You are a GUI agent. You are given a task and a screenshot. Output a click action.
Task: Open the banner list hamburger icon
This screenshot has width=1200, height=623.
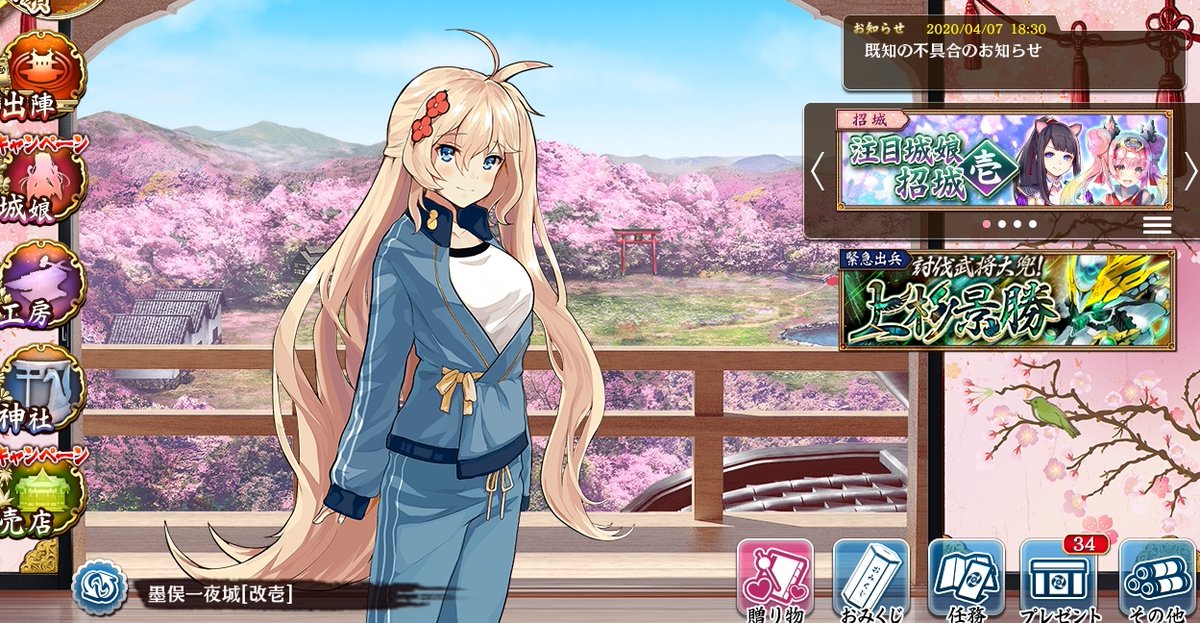1157,224
